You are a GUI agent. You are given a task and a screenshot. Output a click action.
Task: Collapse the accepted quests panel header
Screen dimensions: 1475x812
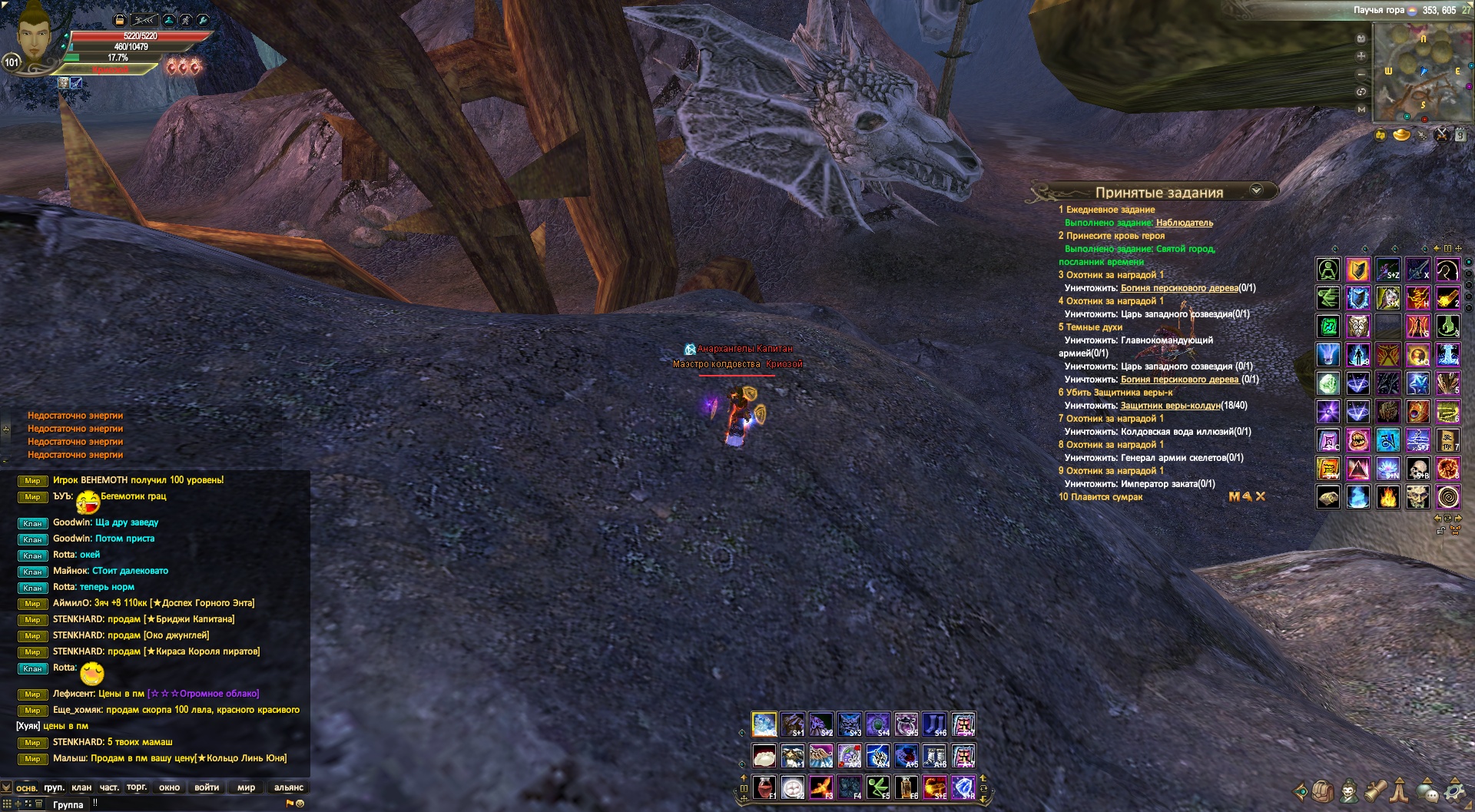(x=1257, y=191)
